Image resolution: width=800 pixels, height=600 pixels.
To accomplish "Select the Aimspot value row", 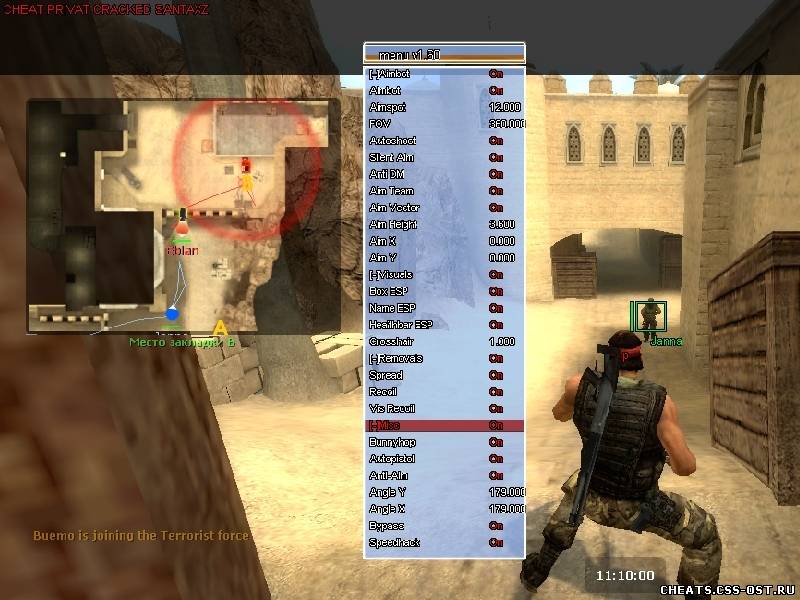I will pos(445,107).
